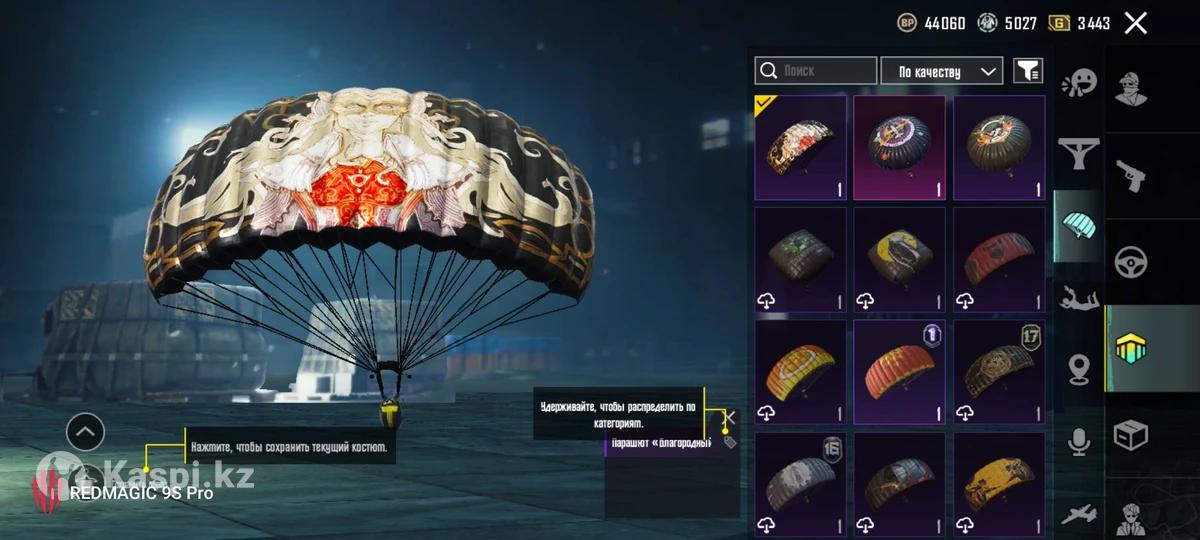Close the inventory screen with the X

click(x=1135, y=23)
